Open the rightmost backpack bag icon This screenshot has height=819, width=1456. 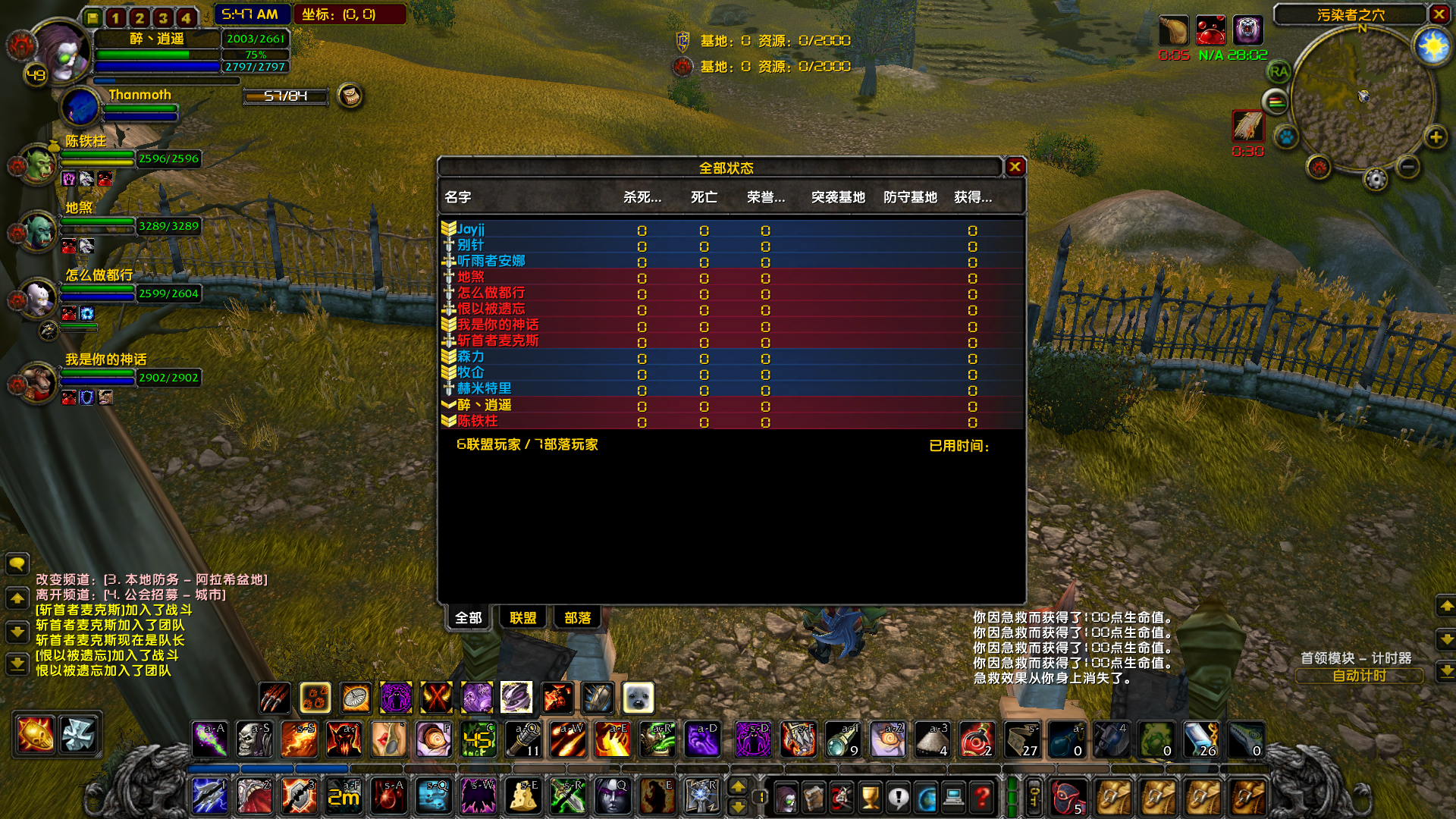pos(1247,796)
